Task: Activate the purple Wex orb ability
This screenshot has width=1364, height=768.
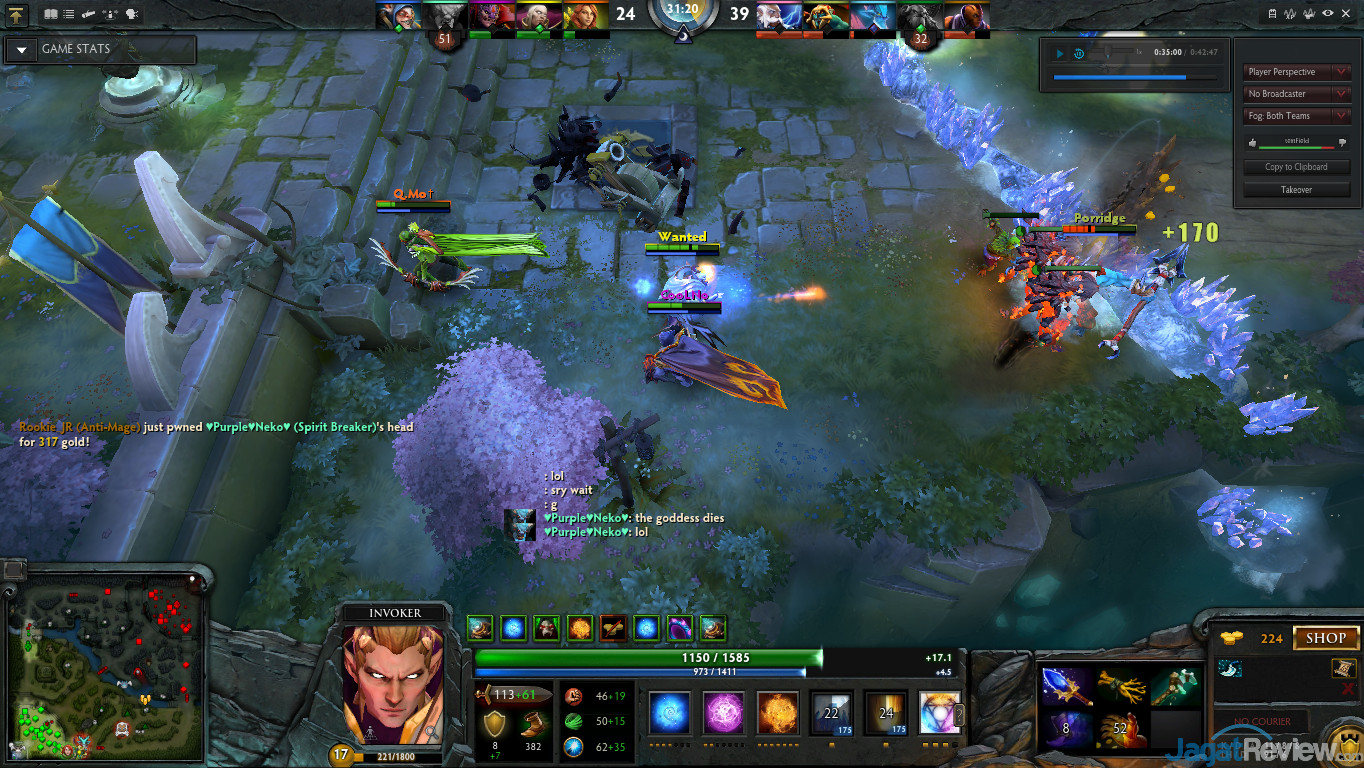Action: tap(723, 713)
